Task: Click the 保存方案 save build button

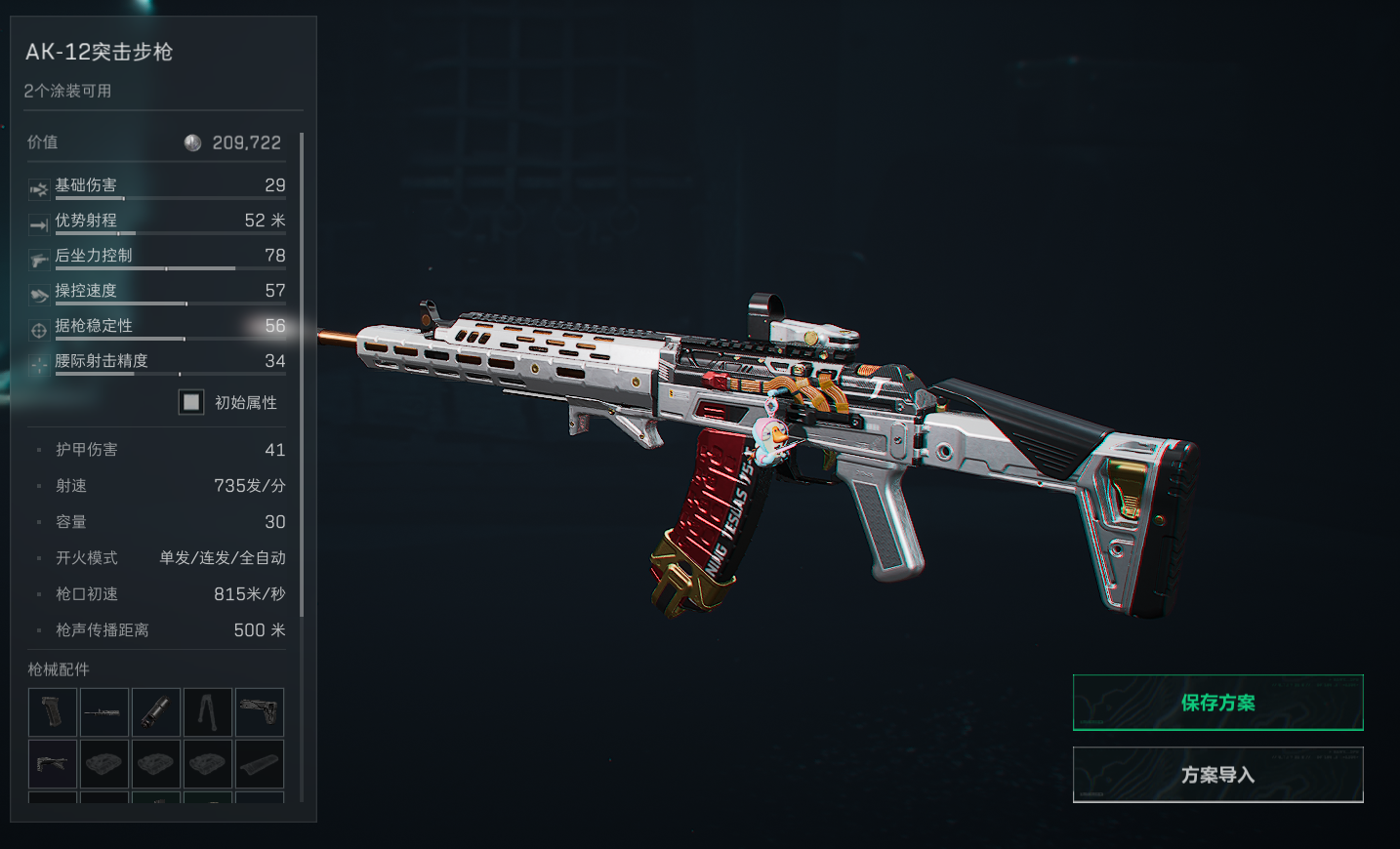Action: point(1217,703)
